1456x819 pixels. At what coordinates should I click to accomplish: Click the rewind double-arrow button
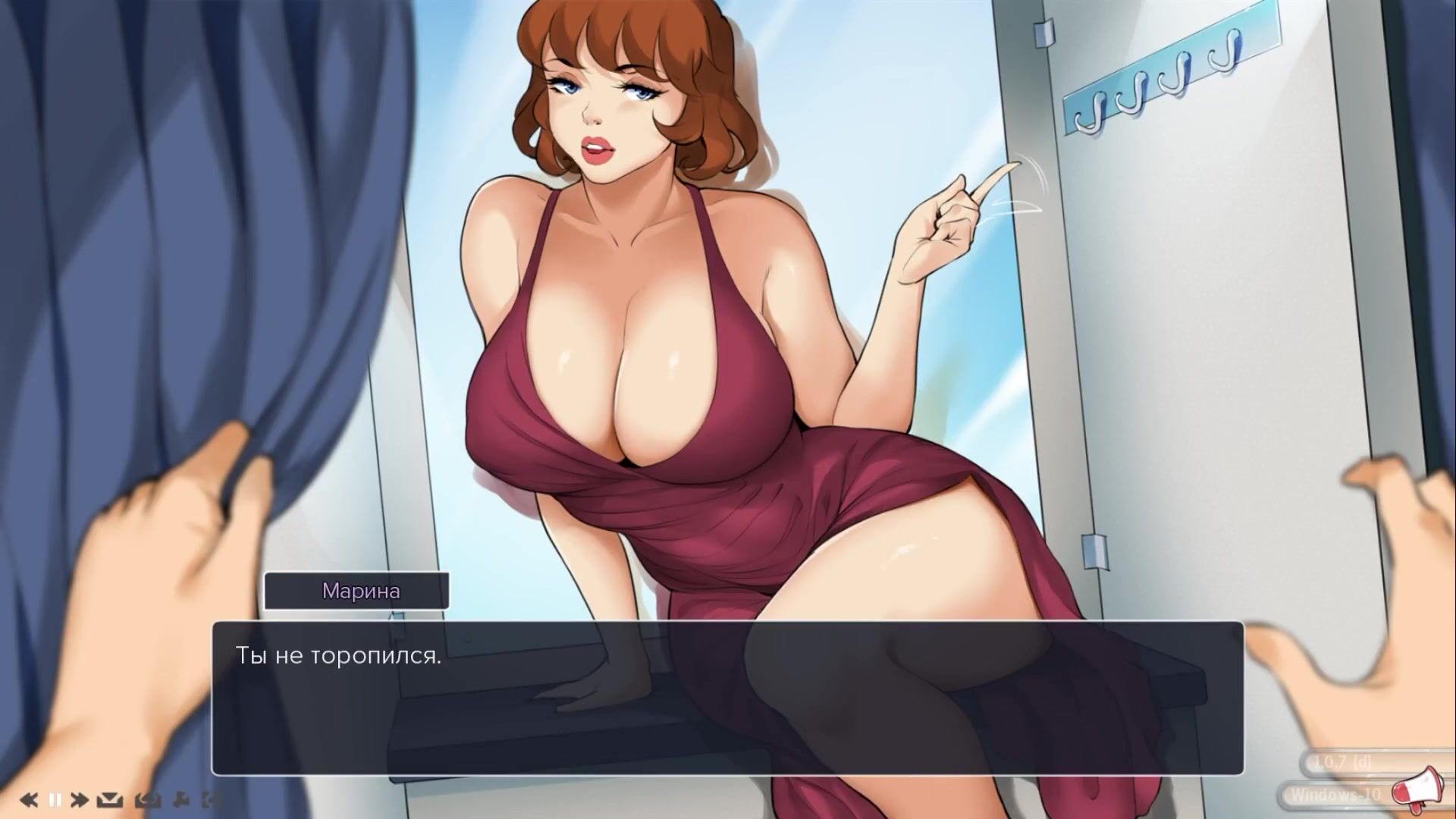(29, 799)
